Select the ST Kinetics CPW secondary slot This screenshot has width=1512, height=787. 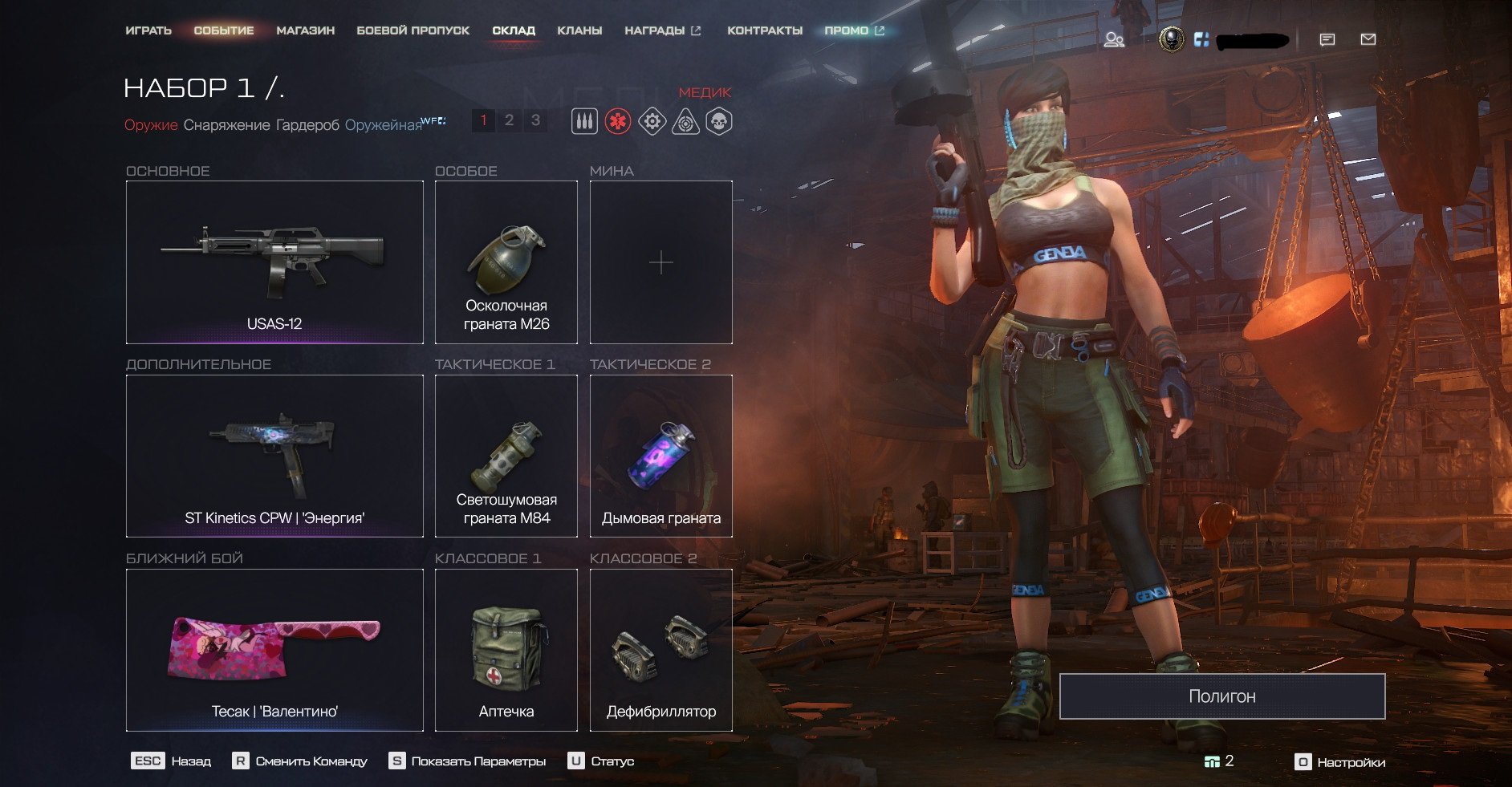click(274, 456)
